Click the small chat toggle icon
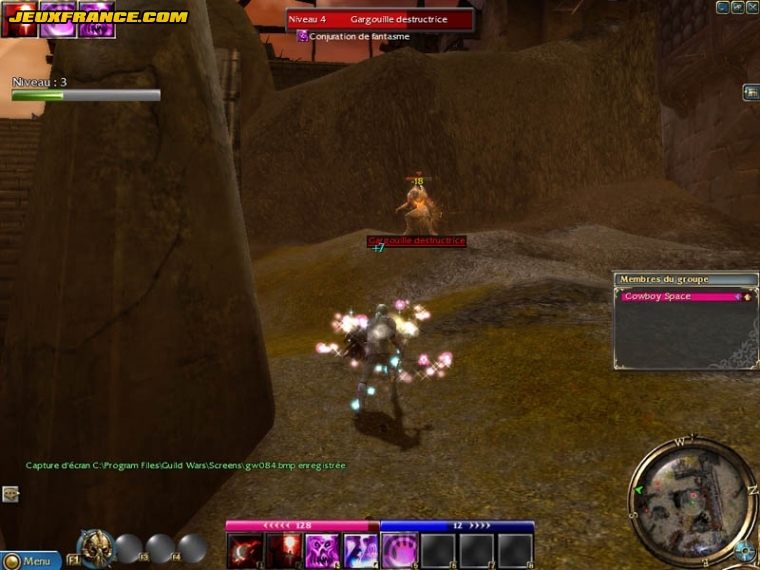 pyautogui.click(x=10, y=493)
